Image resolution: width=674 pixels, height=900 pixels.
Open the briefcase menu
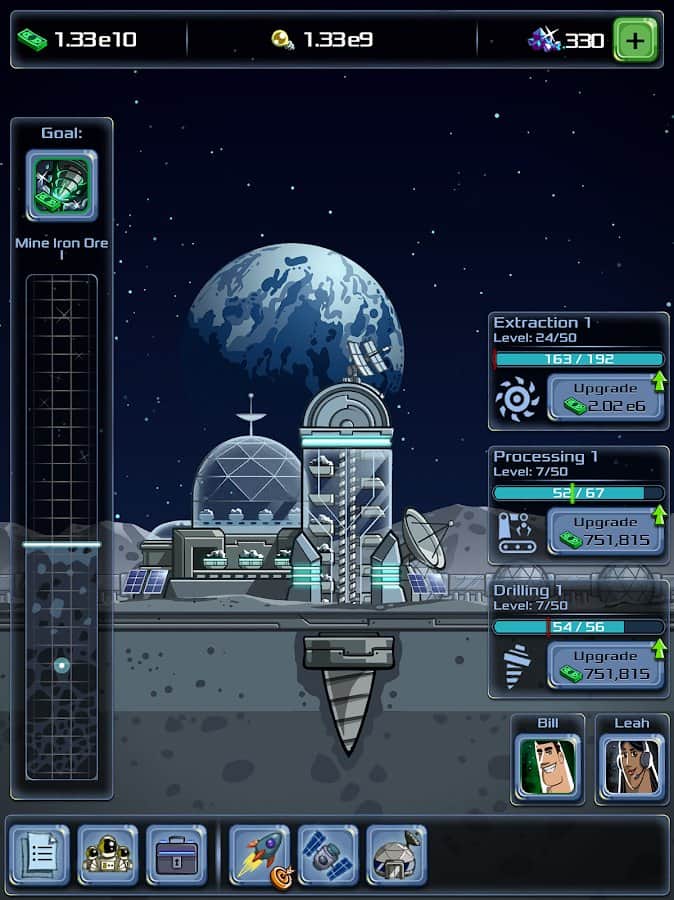click(x=176, y=855)
